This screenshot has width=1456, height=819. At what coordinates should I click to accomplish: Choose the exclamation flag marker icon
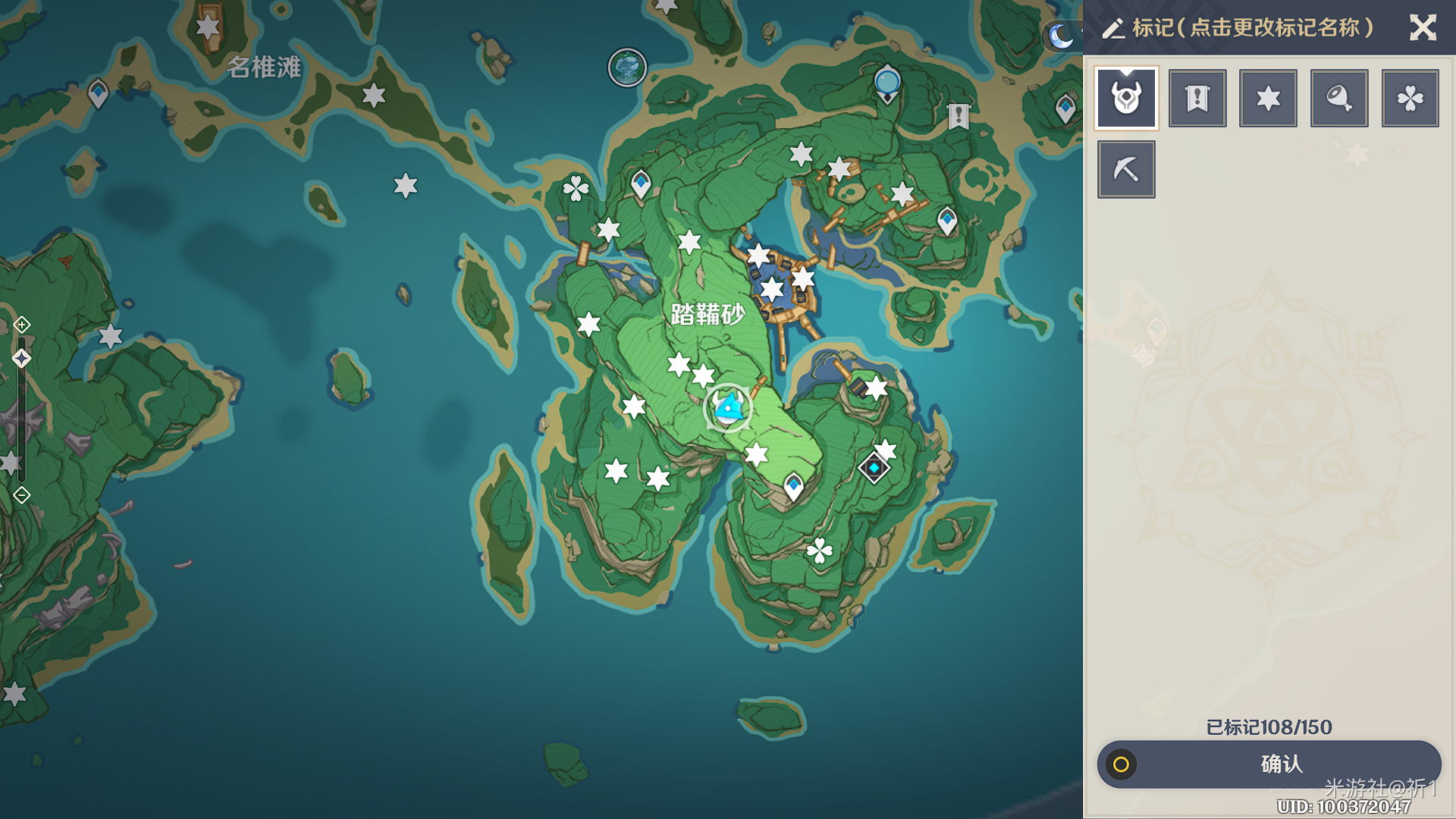(1197, 98)
